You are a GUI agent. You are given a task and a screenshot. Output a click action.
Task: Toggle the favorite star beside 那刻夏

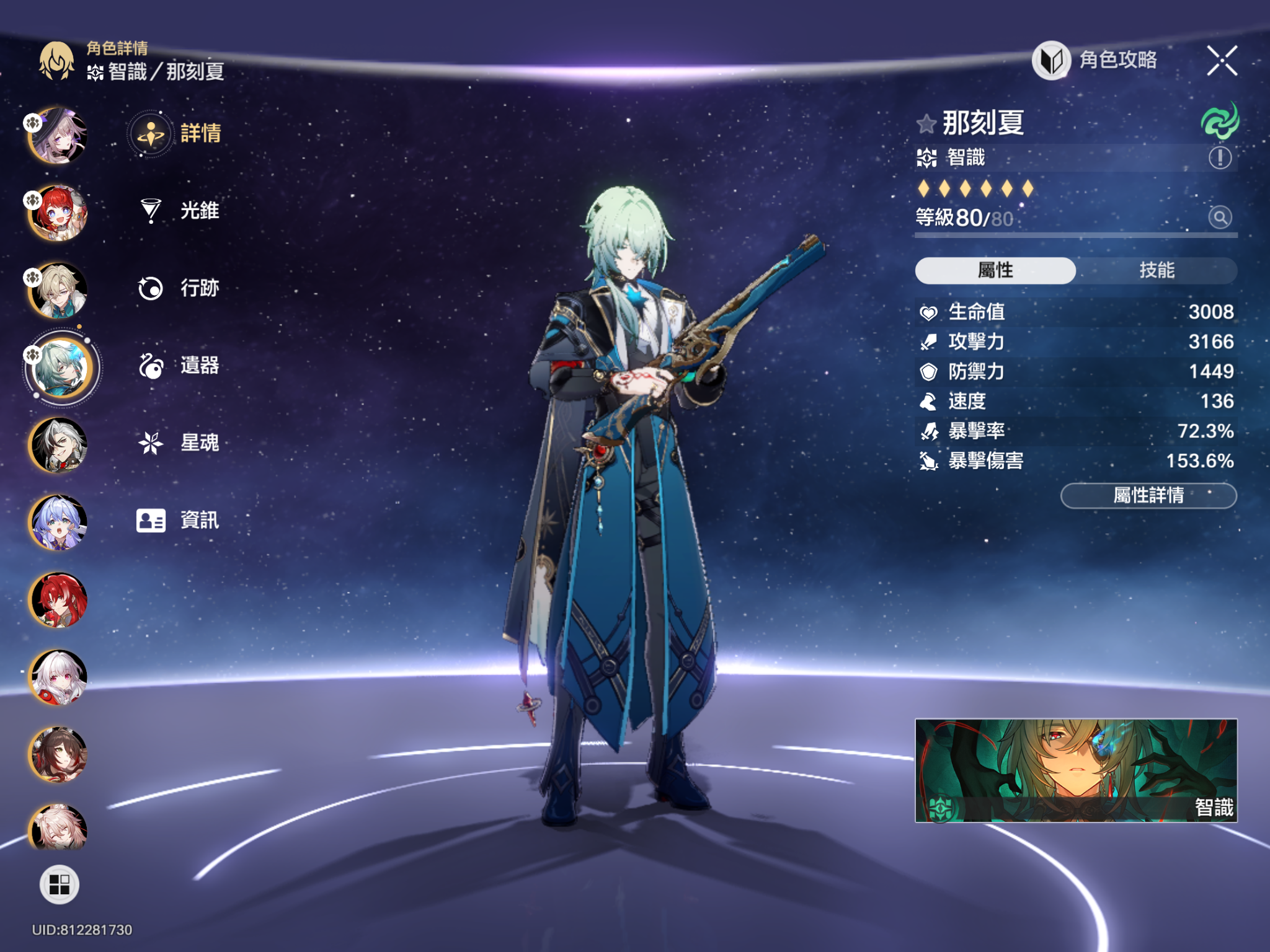pos(926,124)
